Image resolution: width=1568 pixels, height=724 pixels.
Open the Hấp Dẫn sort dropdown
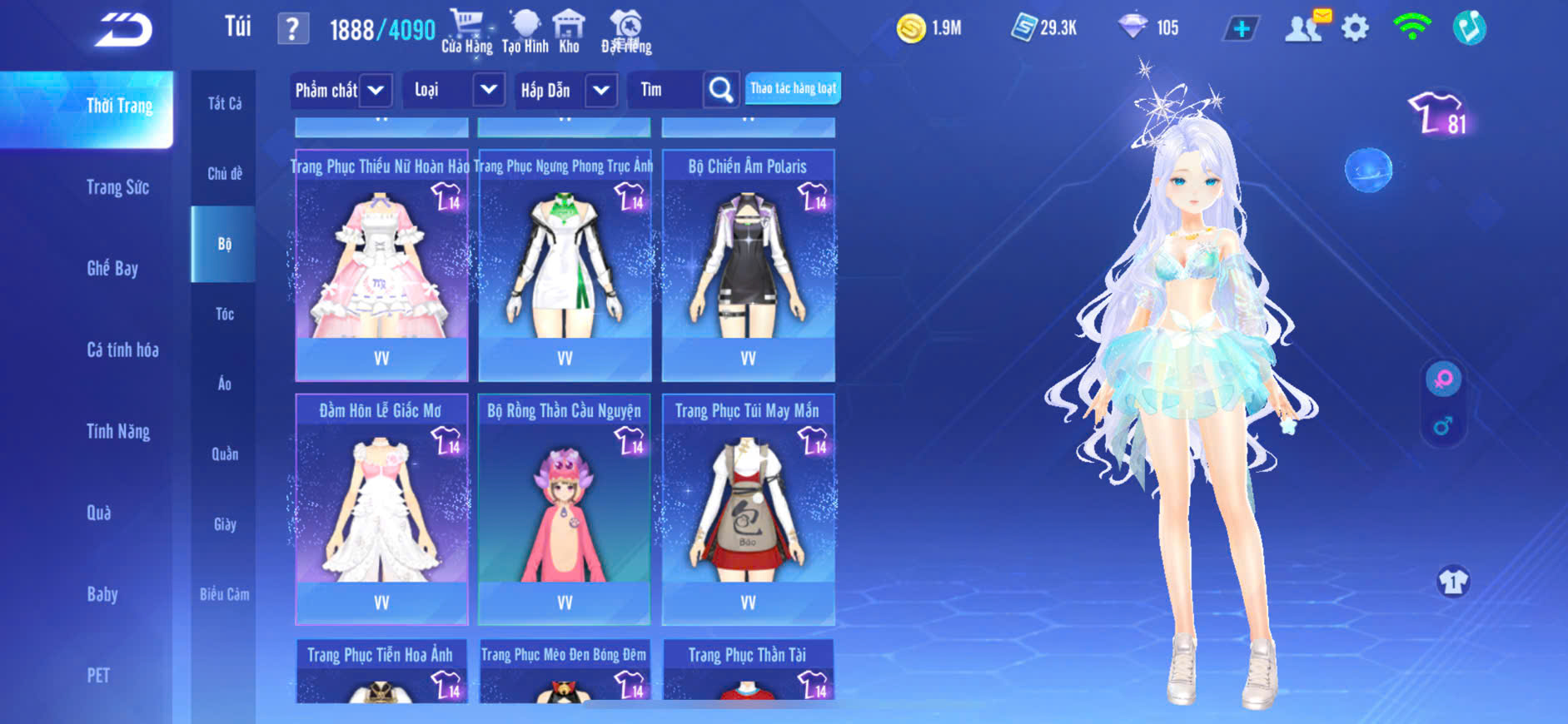tap(566, 90)
